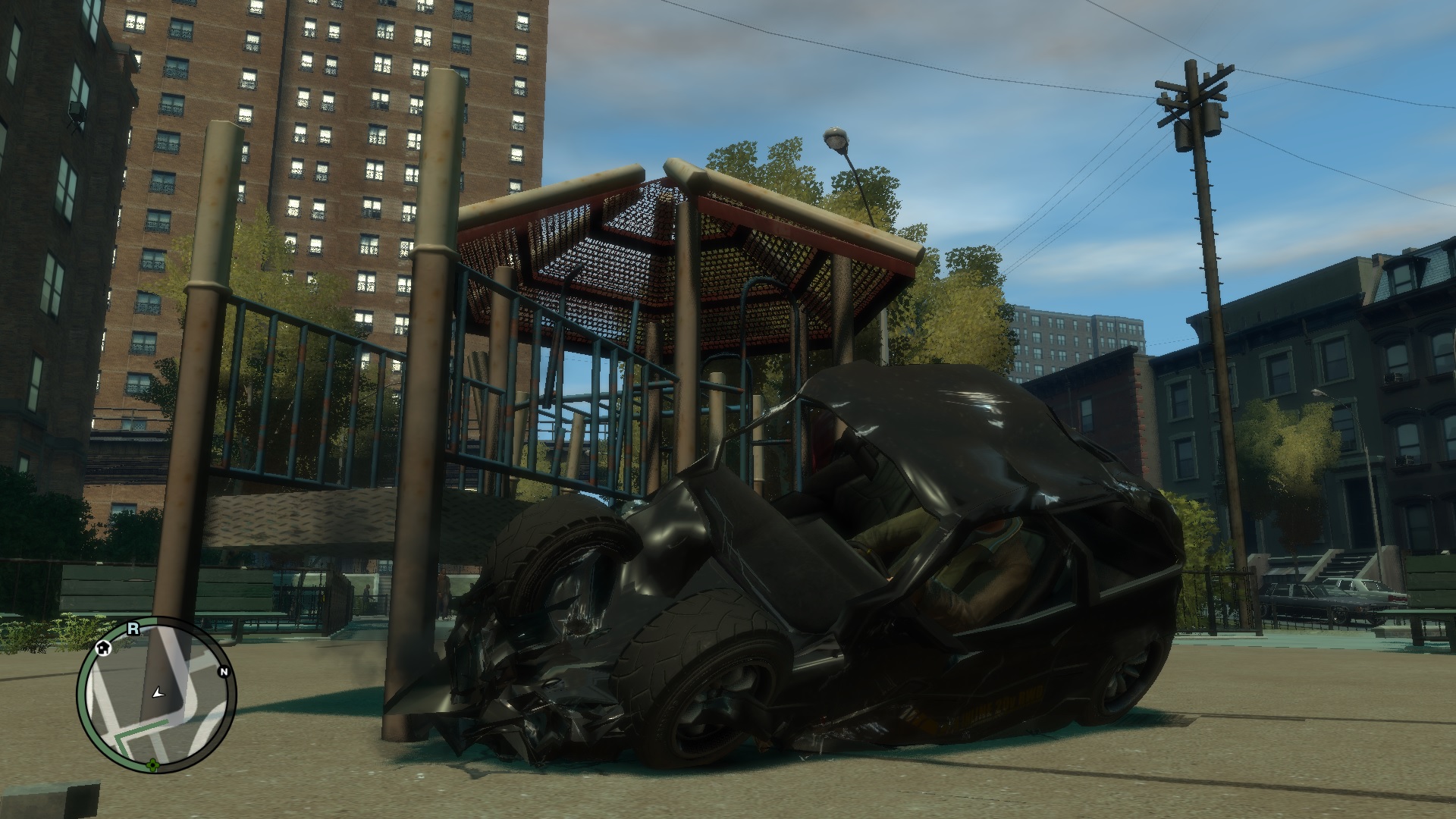This screenshot has width=1456, height=819.
Task: Click the R mission marker on the minimap
Action: point(133,628)
